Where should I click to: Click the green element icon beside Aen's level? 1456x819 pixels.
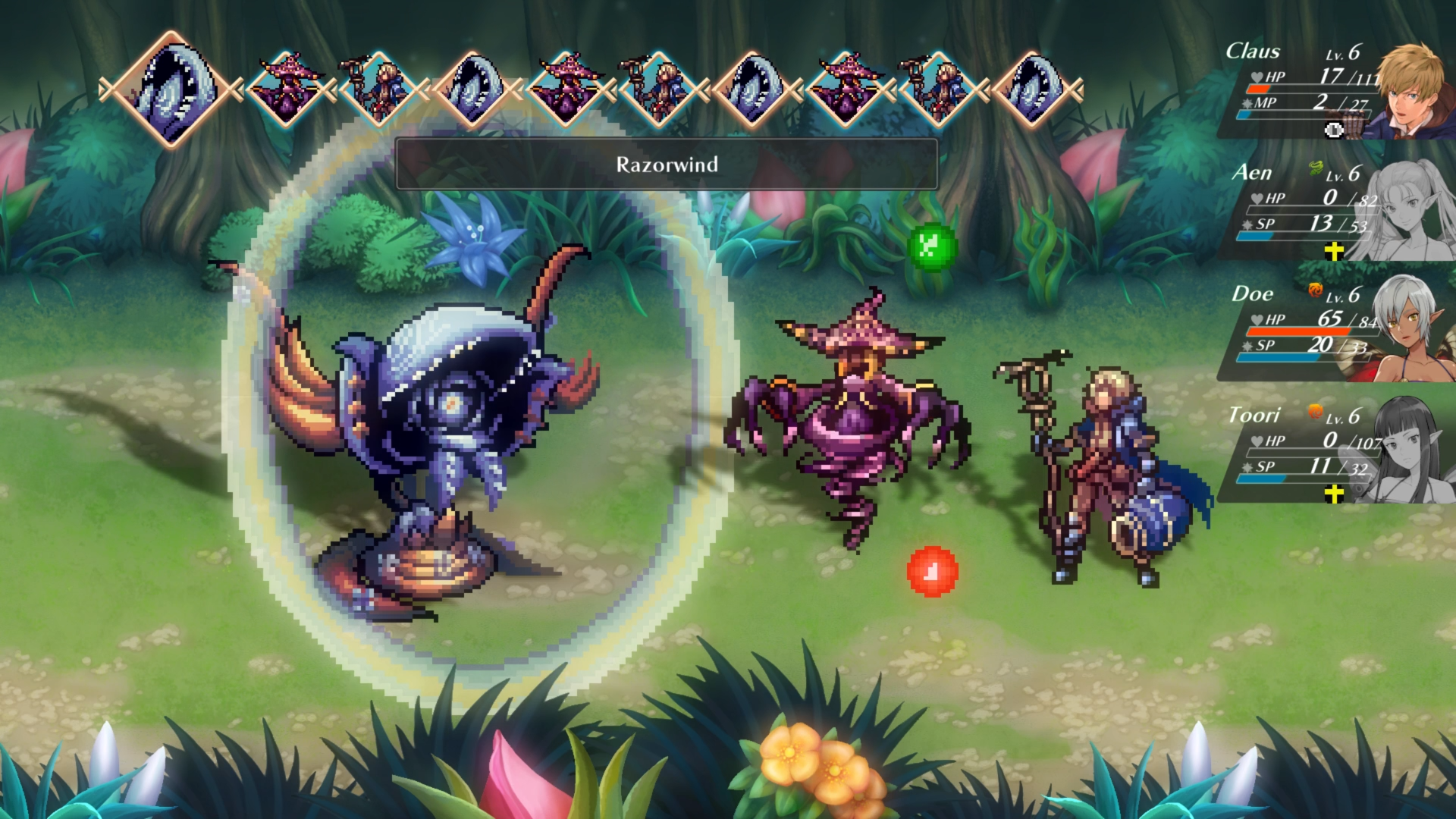point(1316,168)
